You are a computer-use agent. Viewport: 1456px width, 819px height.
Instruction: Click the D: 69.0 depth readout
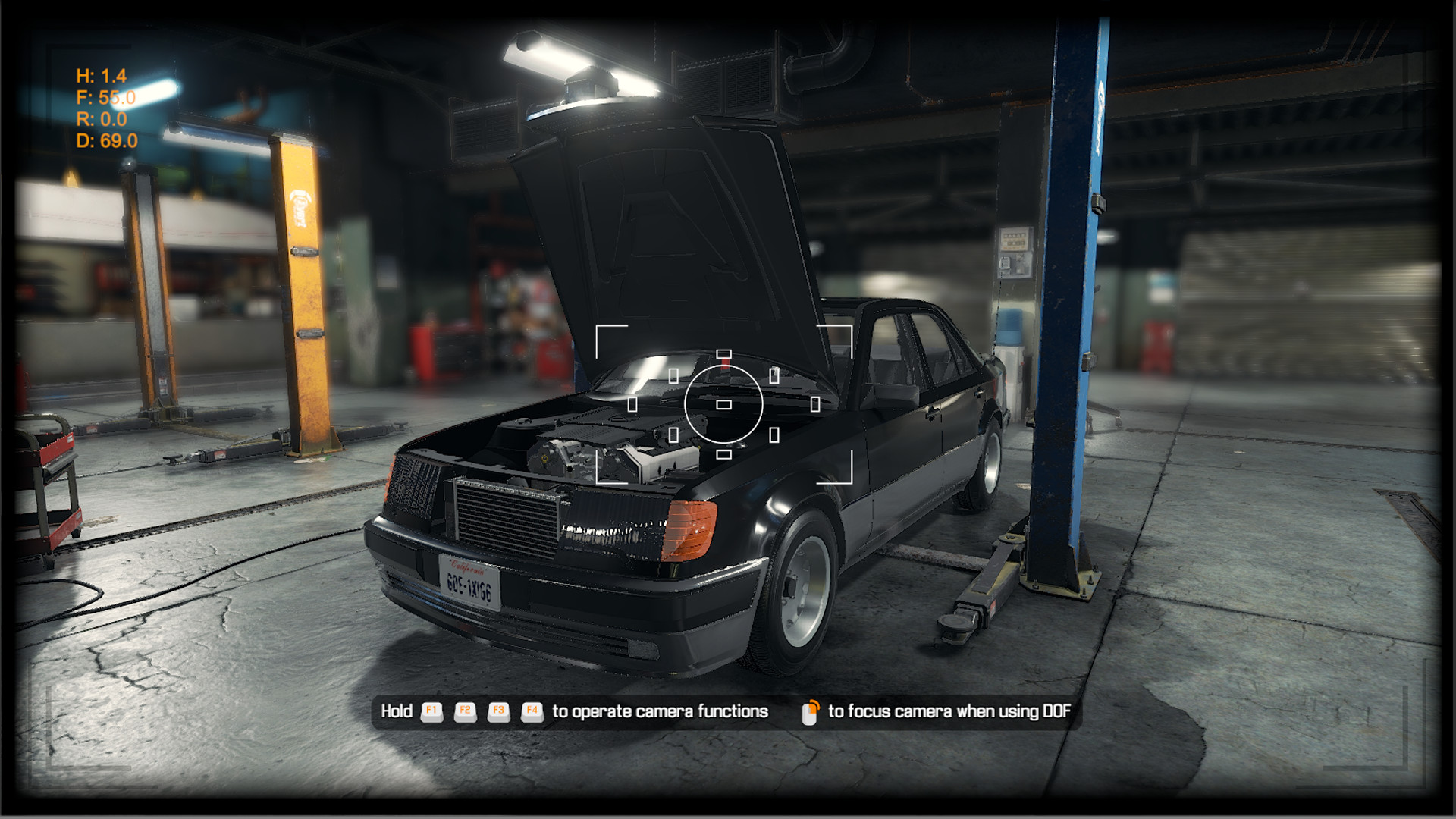(x=107, y=140)
